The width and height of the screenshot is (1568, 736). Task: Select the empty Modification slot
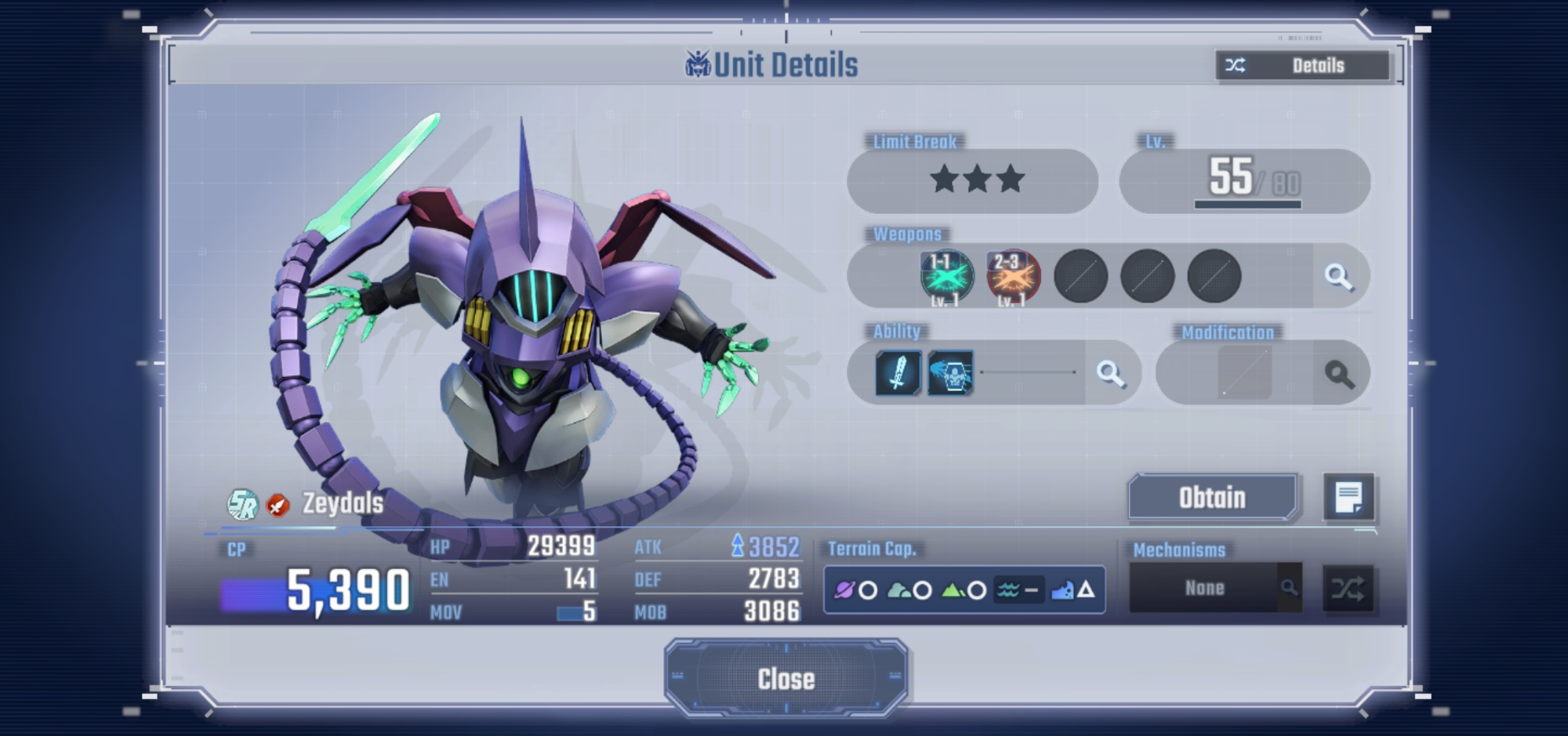click(x=1245, y=373)
